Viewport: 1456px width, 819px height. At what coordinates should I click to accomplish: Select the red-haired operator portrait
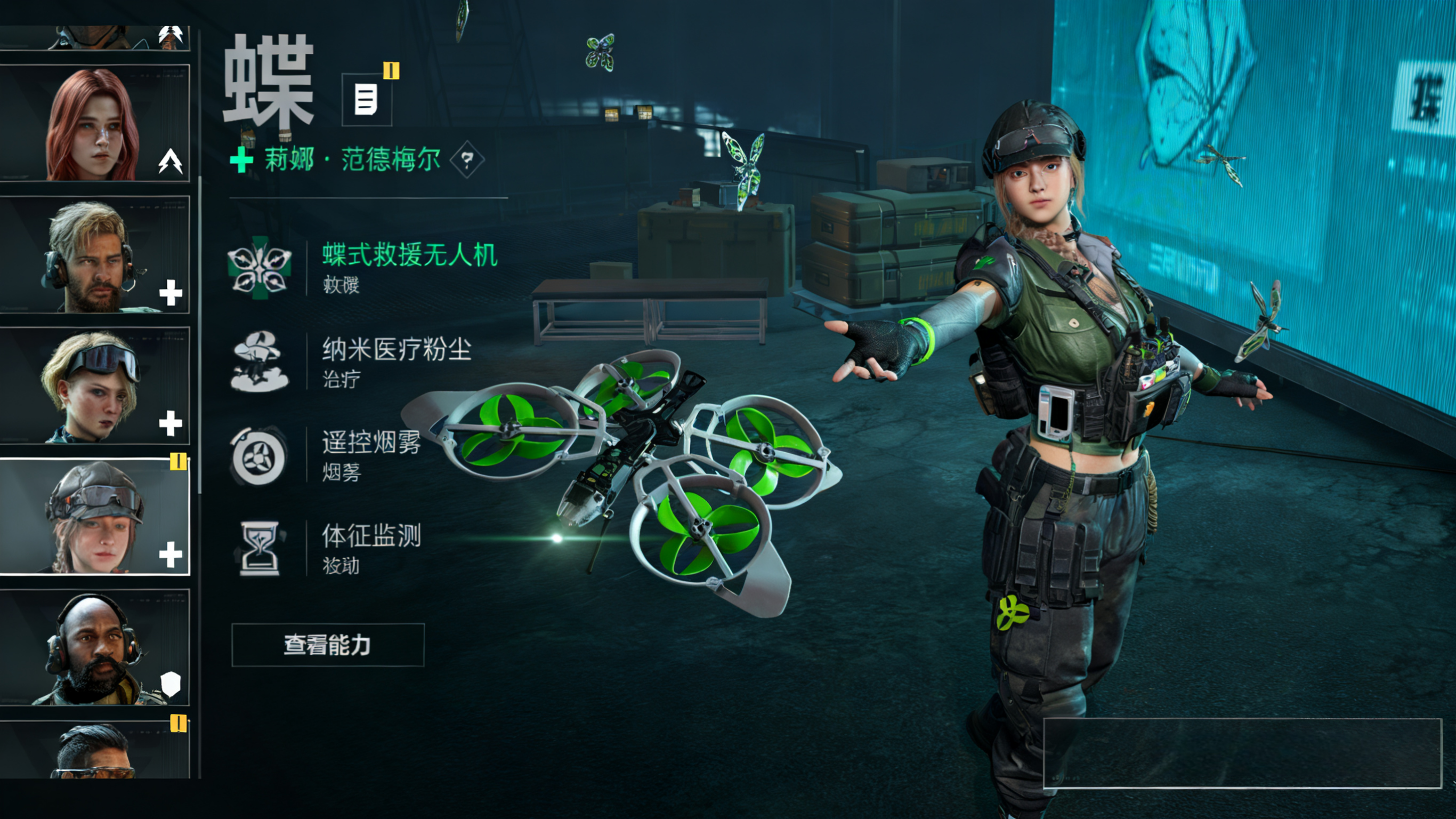tap(94, 123)
